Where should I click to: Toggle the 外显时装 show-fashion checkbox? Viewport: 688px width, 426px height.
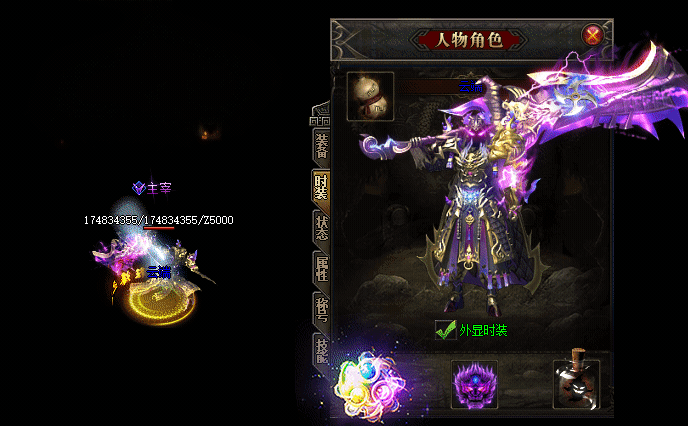tap(446, 329)
